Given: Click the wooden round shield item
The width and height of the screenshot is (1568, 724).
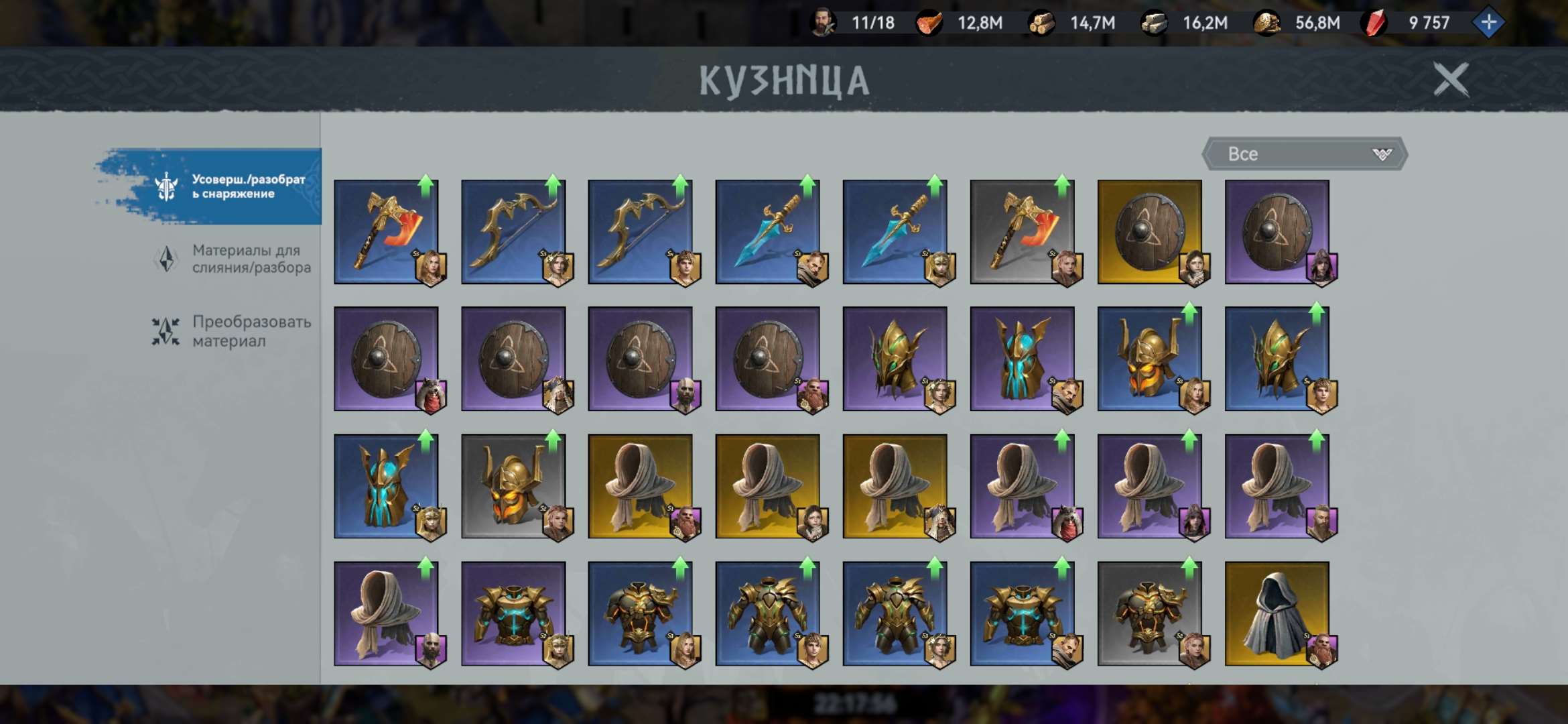Looking at the screenshot, I should [x=1156, y=231].
